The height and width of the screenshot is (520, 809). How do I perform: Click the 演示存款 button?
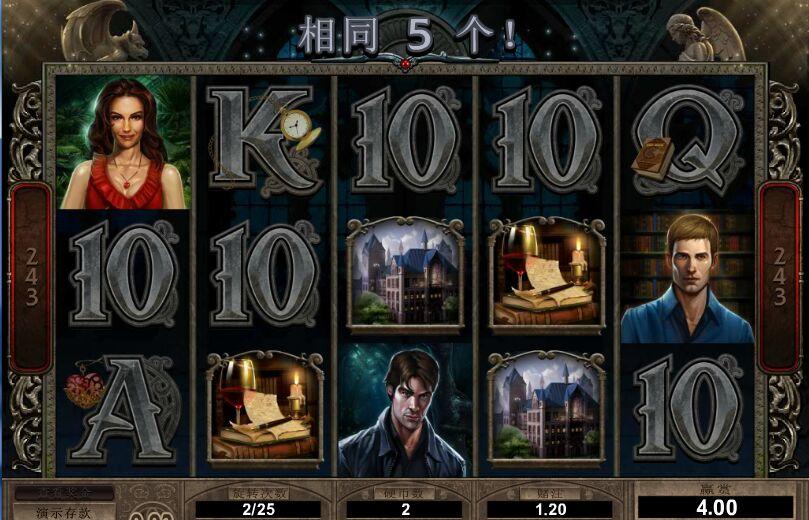coord(62,512)
